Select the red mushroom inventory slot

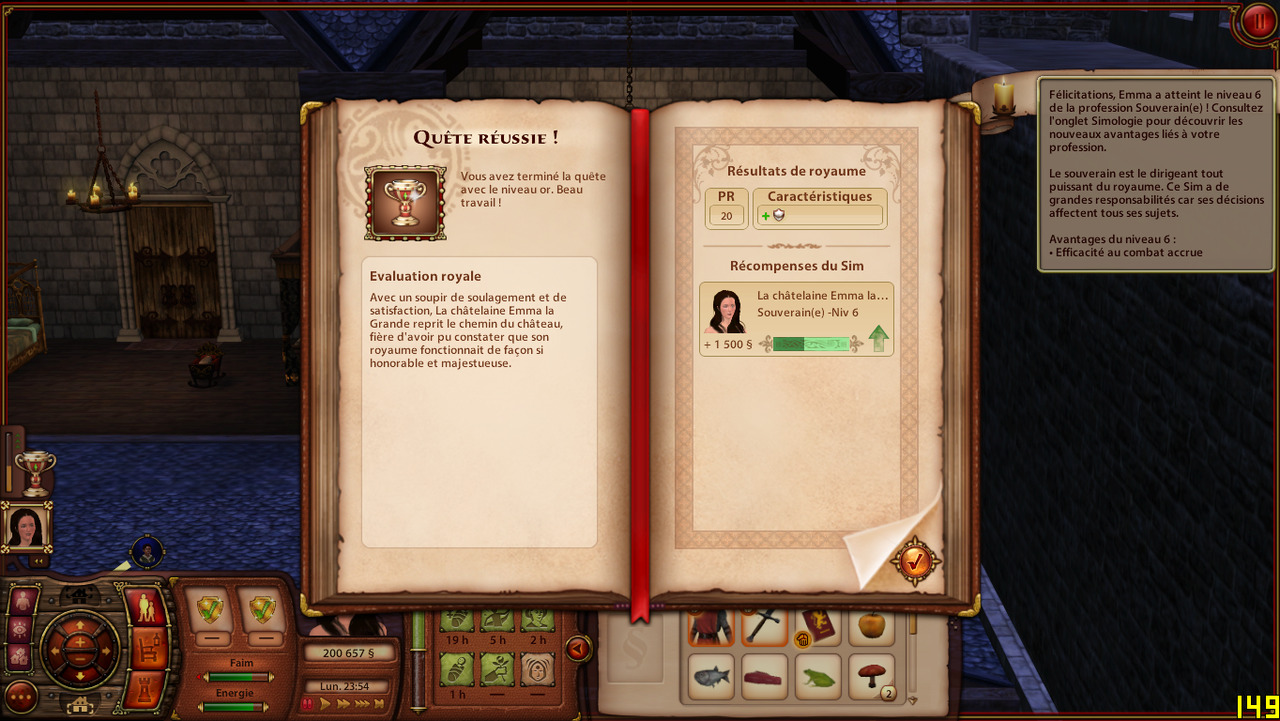tap(872, 676)
